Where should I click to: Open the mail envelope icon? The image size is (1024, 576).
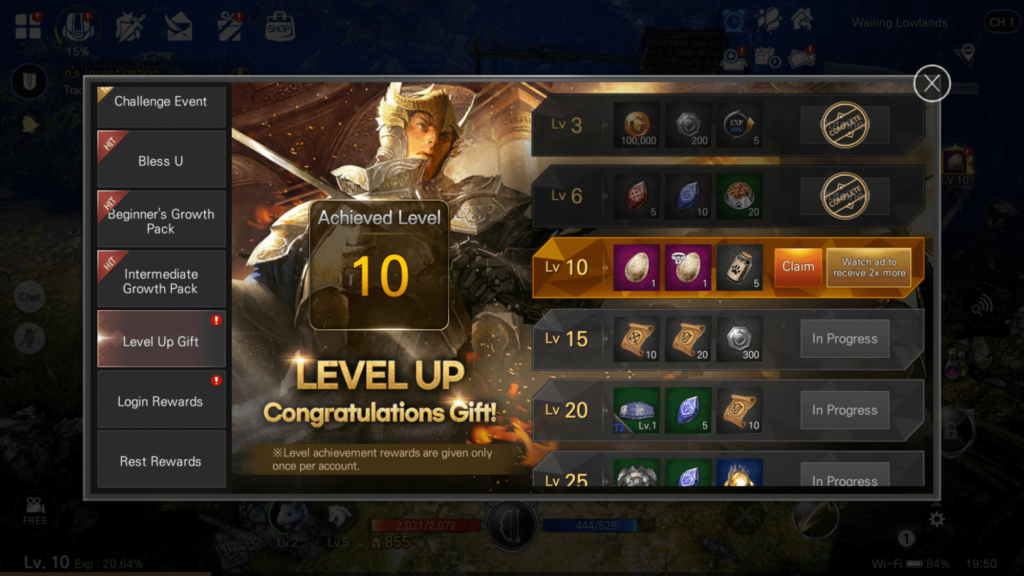coord(179,28)
